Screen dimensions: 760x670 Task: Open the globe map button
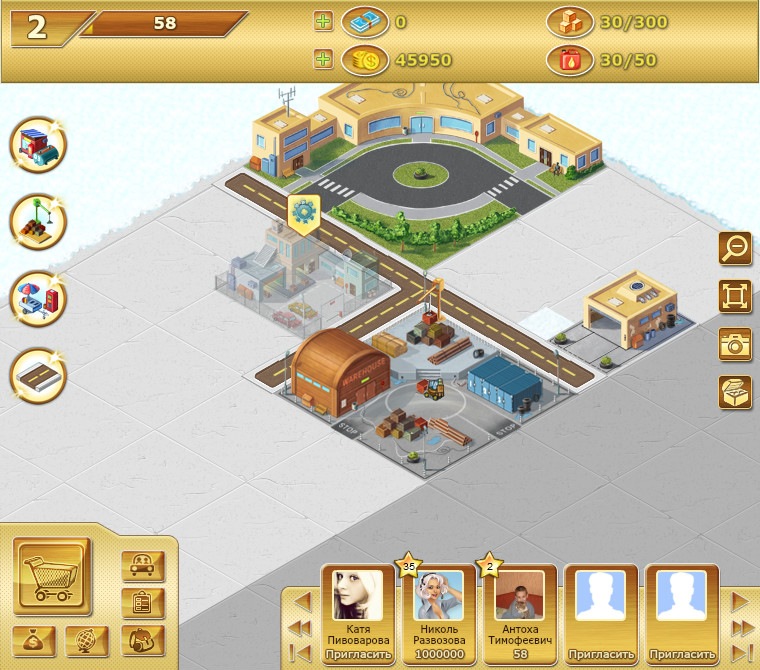click(x=87, y=640)
